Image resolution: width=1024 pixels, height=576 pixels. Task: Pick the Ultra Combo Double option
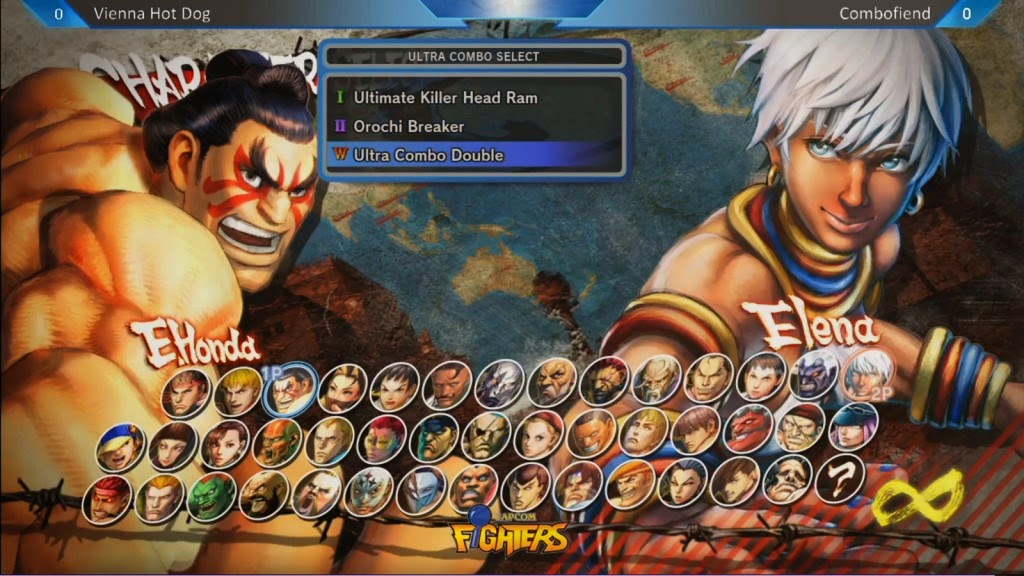click(428, 155)
